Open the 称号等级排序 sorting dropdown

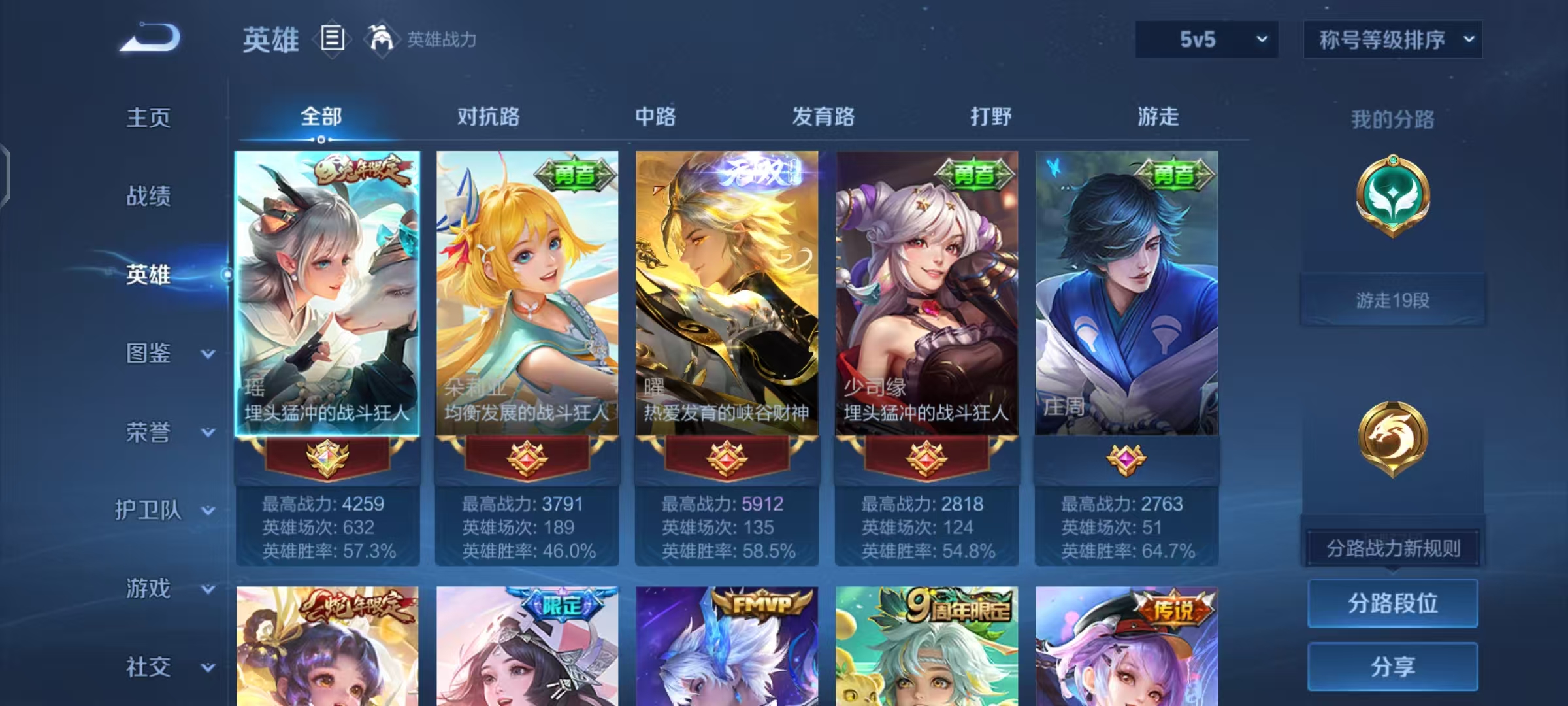coord(1393,39)
